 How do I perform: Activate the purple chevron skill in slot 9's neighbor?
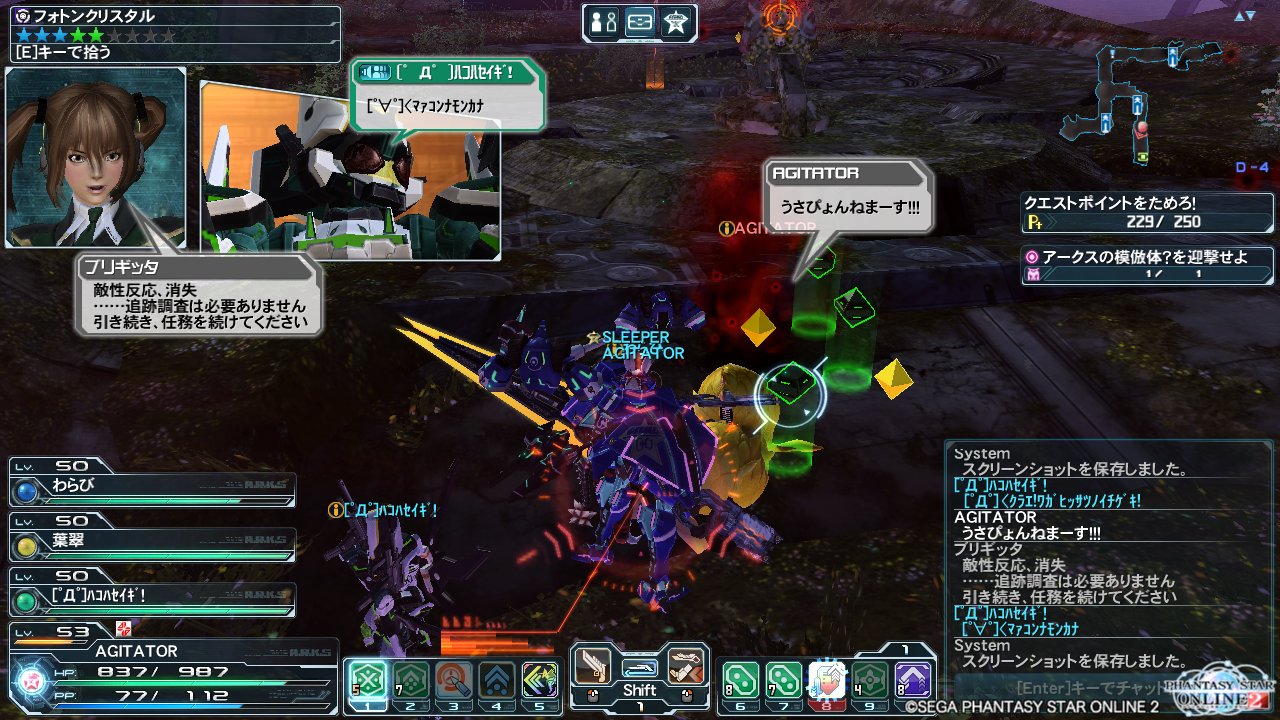[x=913, y=680]
